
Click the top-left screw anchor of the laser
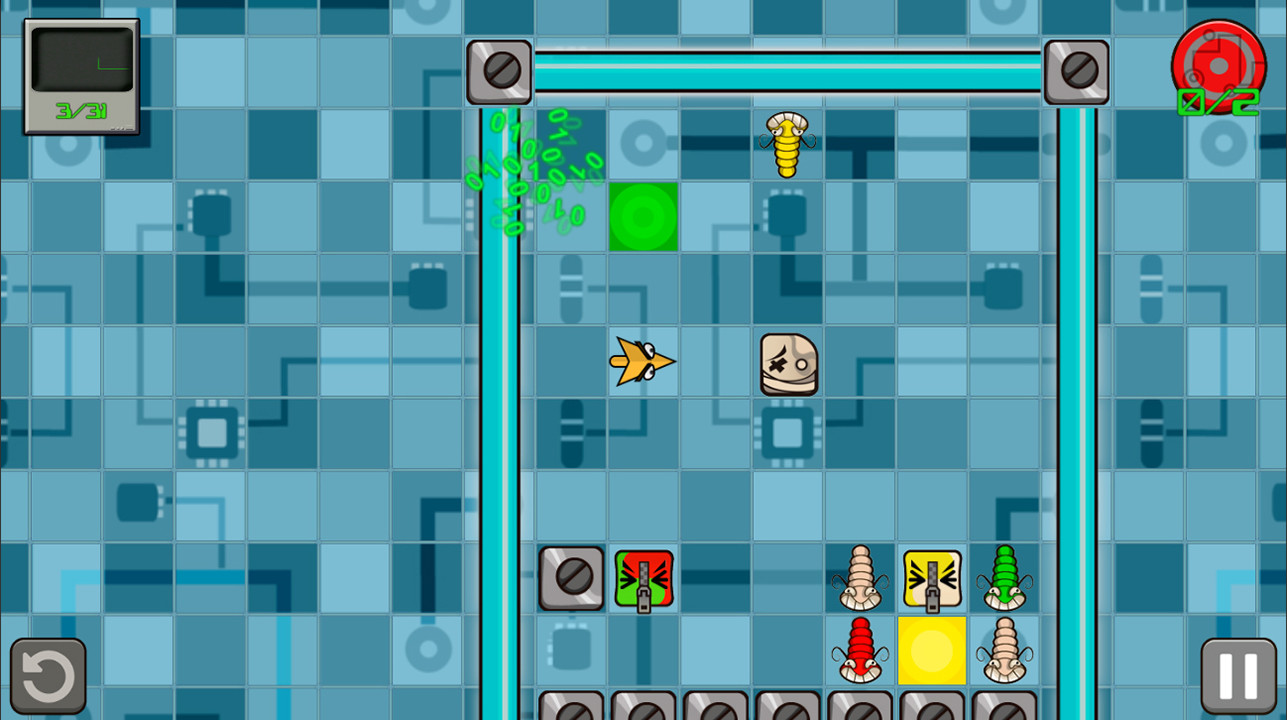(499, 71)
